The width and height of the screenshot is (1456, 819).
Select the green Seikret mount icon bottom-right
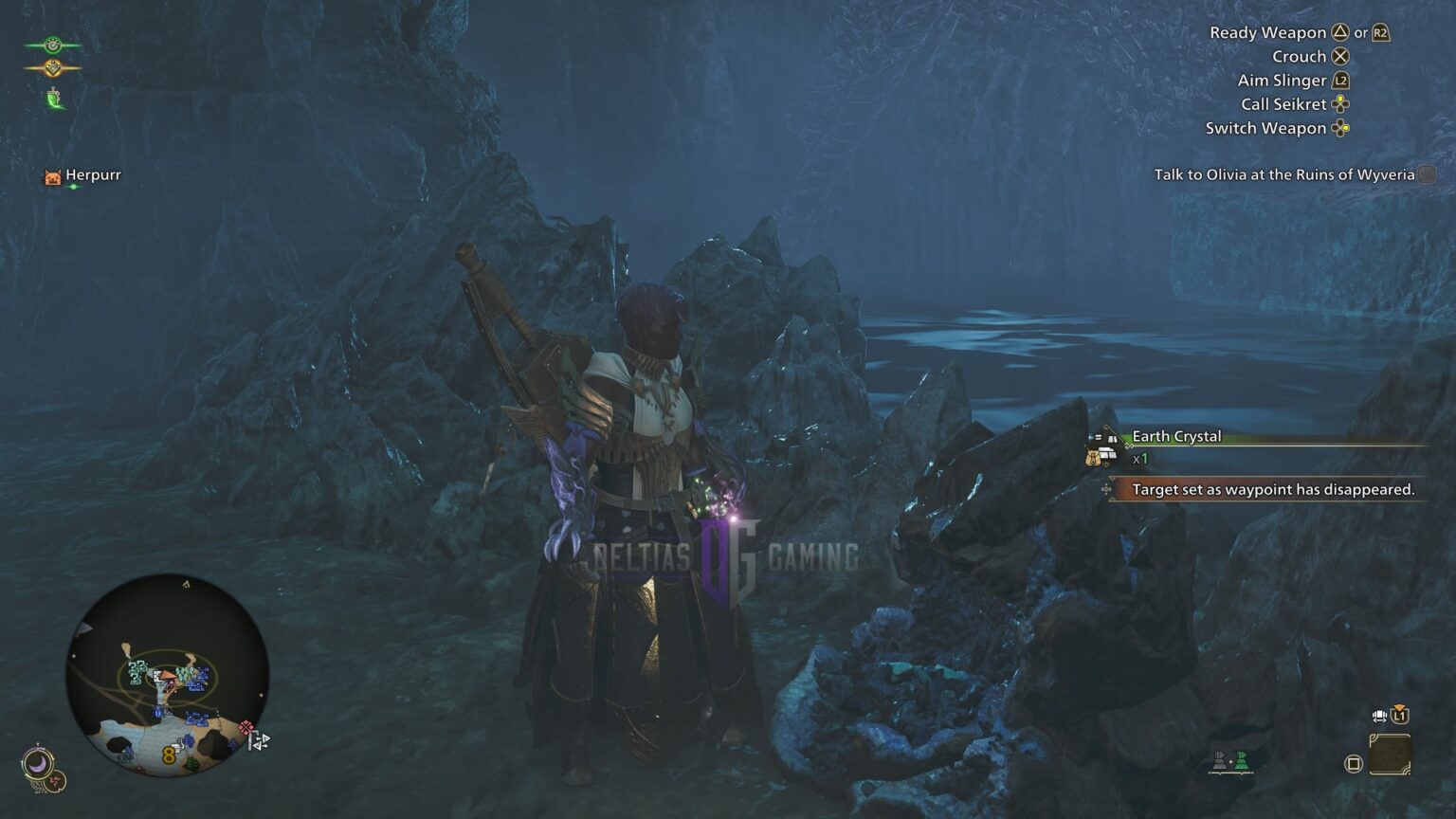click(x=1242, y=760)
